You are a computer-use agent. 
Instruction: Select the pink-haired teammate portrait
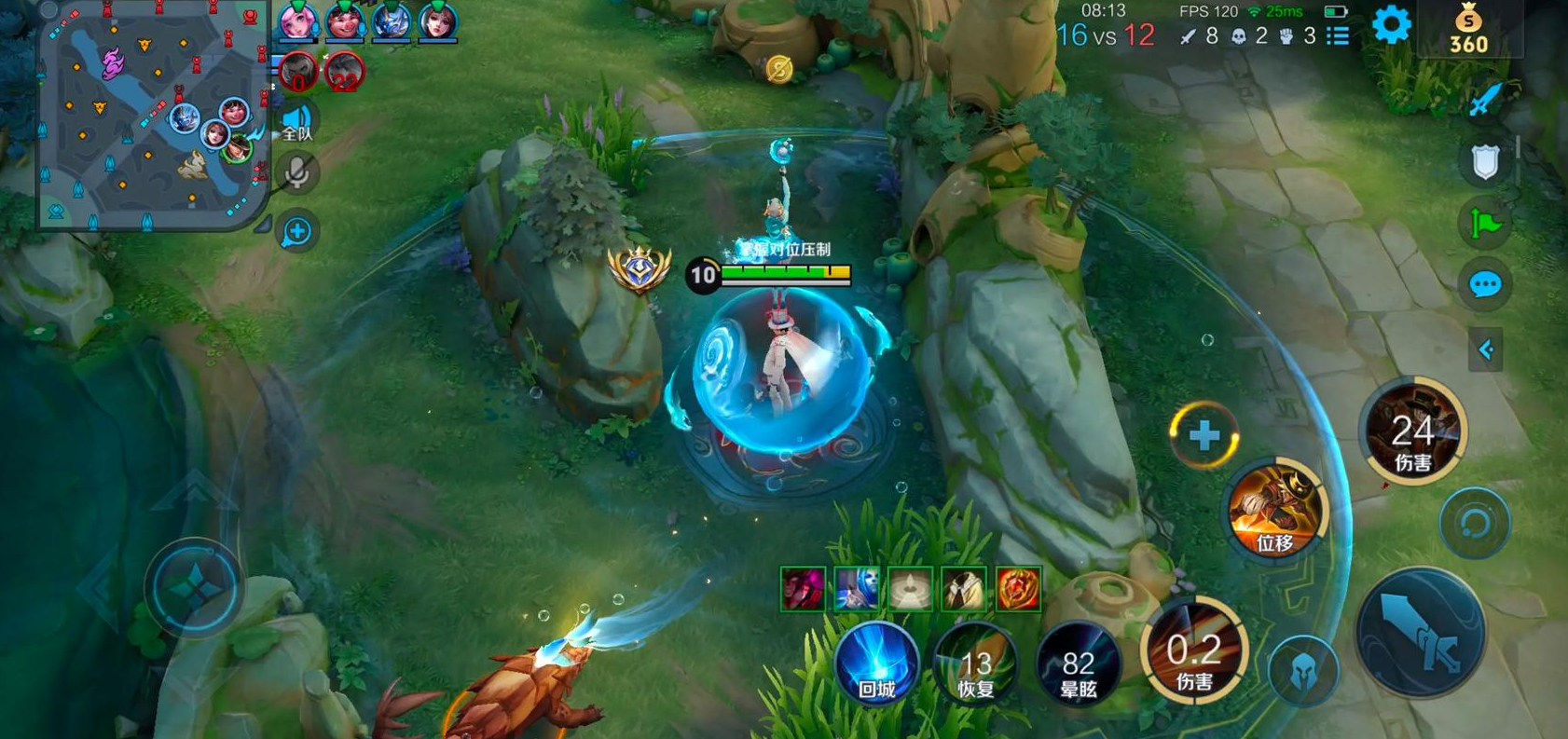[x=297, y=21]
